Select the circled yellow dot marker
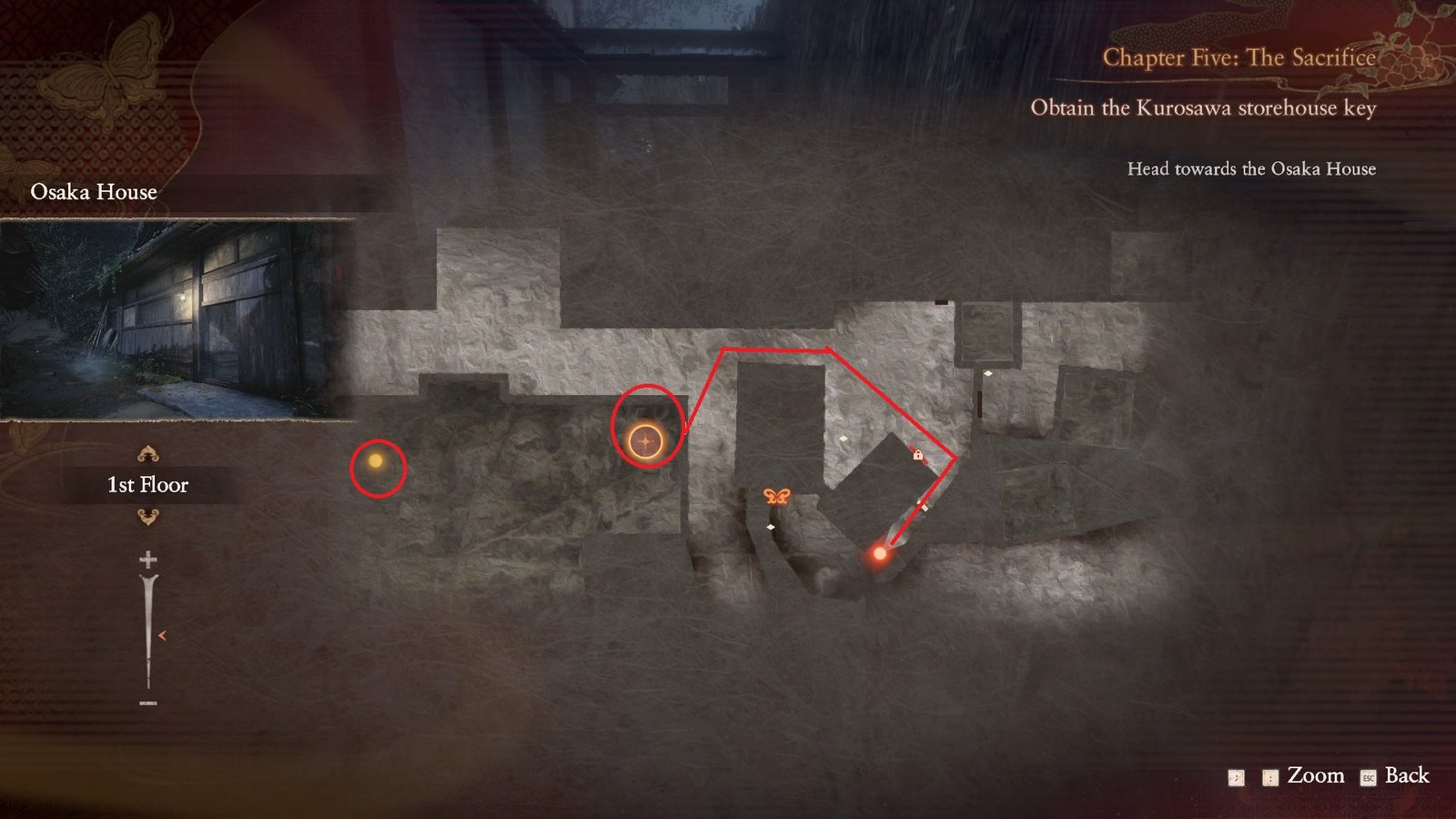 click(376, 462)
